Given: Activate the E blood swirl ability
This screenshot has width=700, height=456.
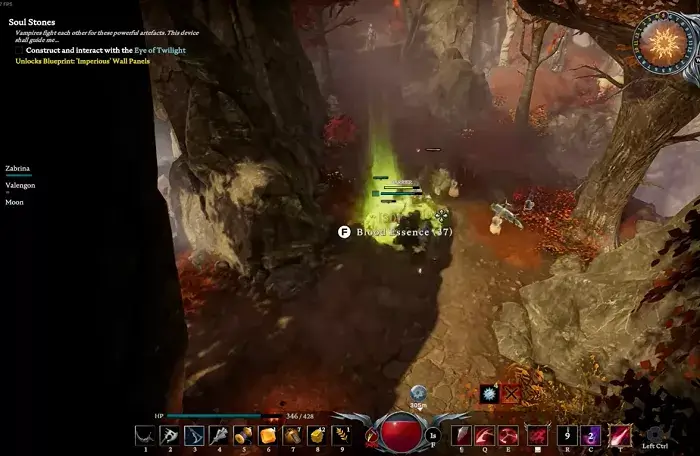Looking at the screenshot, I should [511, 435].
